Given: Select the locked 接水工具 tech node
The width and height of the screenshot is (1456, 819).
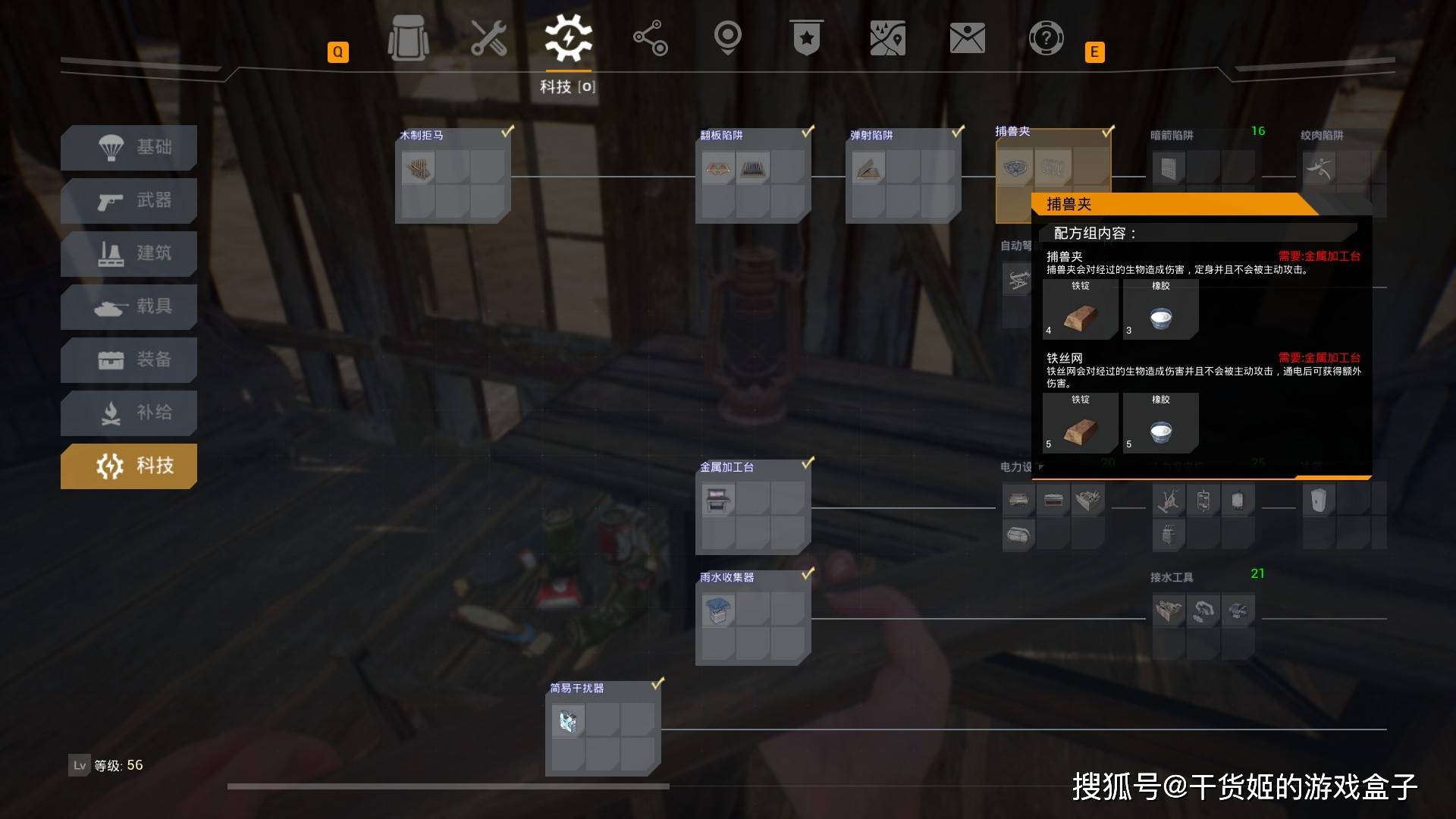Looking at the screenshot, I should point(1203,619).
